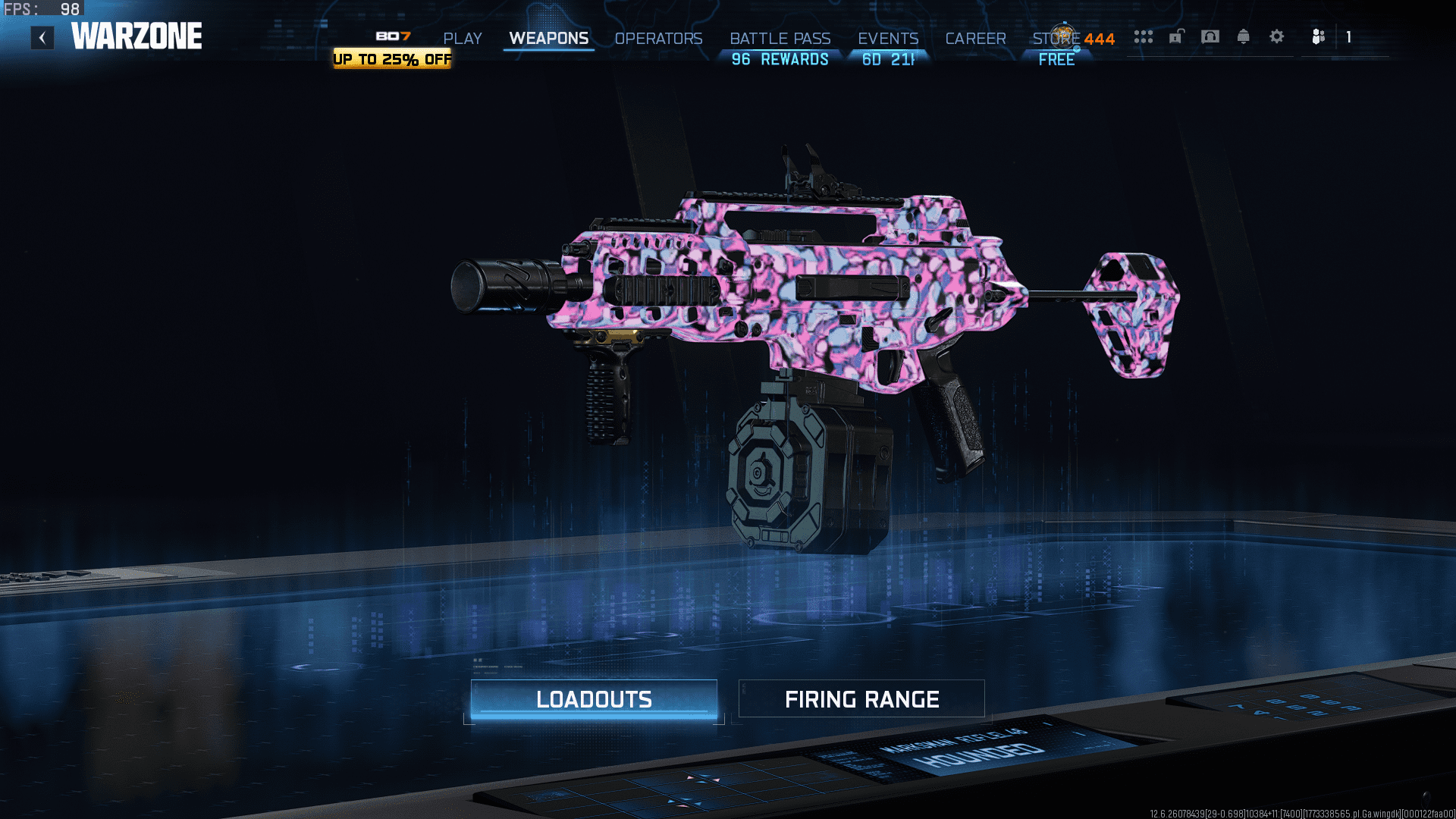Open the EVENTS tab

point(888,38)
